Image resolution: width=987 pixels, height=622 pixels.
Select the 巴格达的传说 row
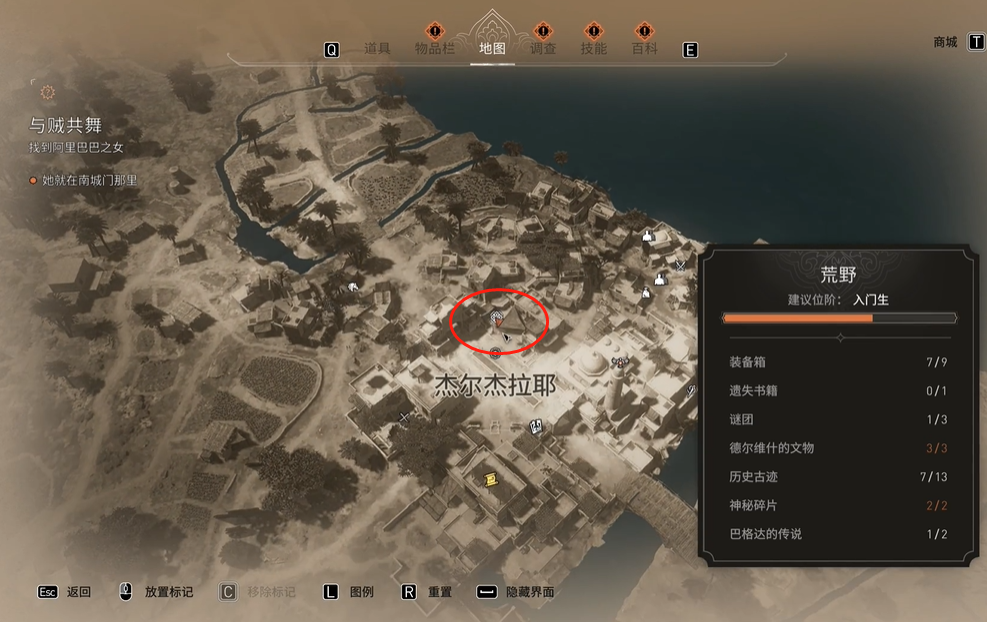(x=839, y=534)
